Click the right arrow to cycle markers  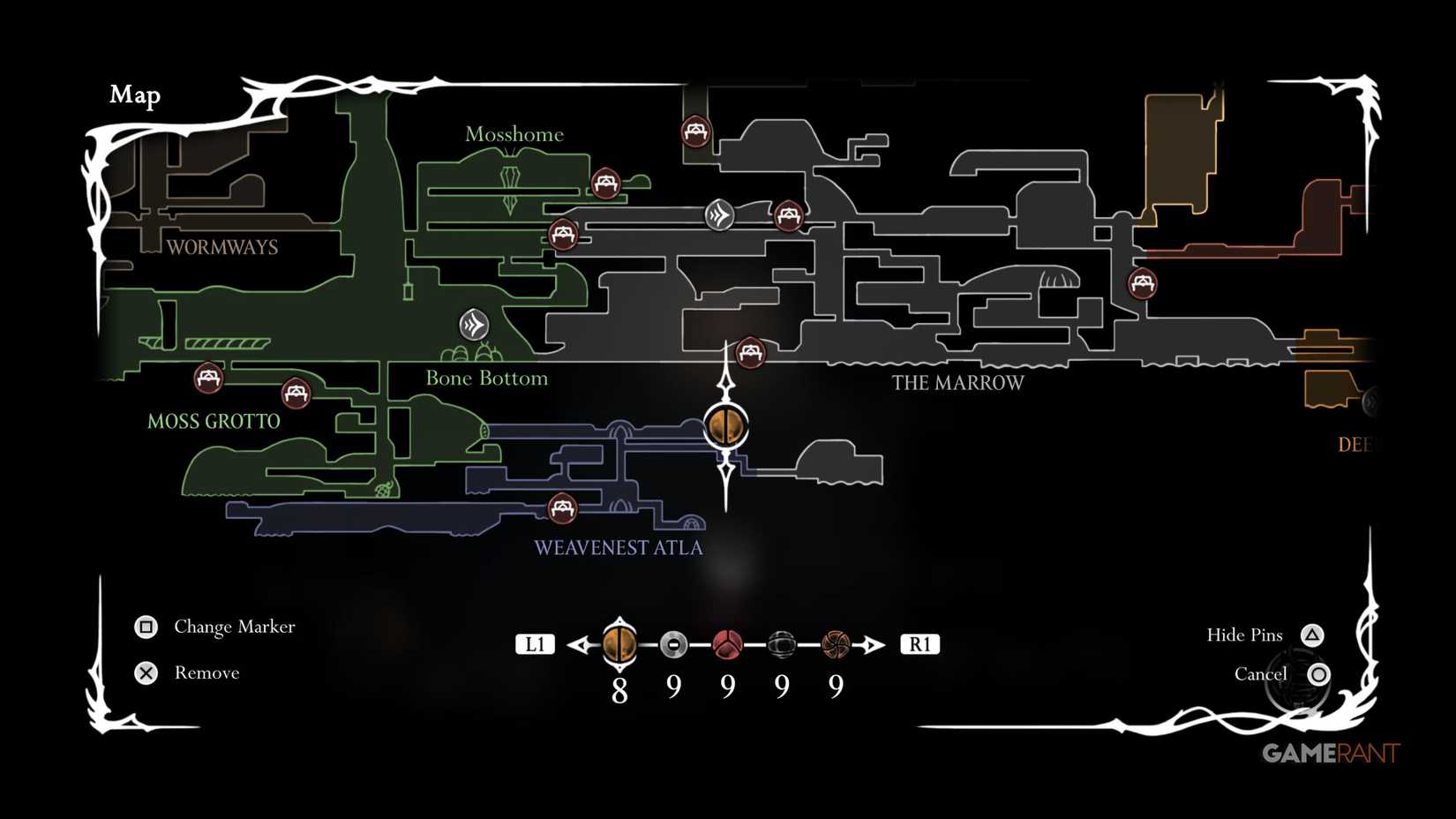tap(874, 644)
